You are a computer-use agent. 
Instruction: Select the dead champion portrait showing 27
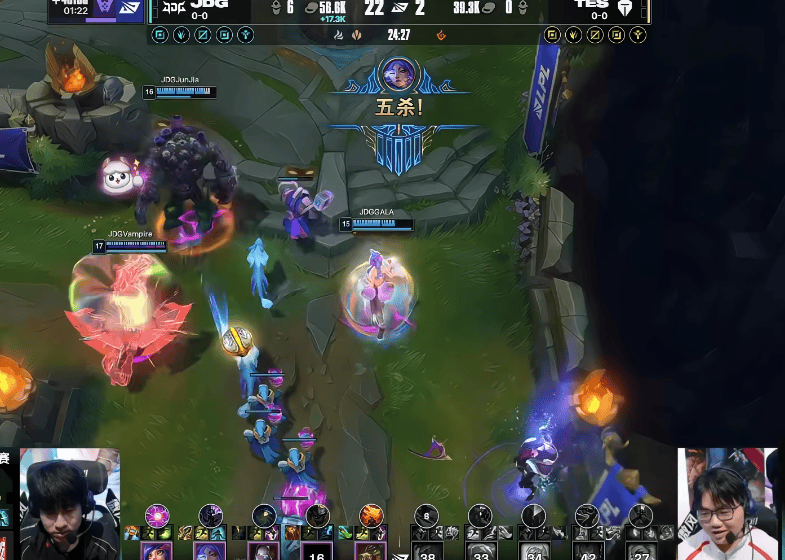coord(639,550)
